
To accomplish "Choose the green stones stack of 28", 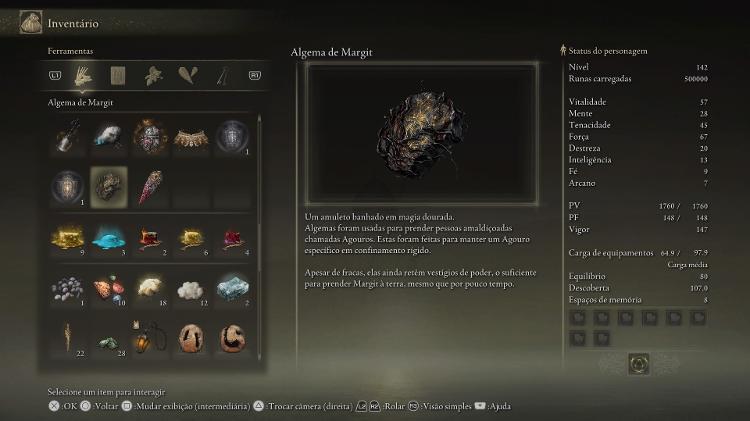I will coord(108,340).
